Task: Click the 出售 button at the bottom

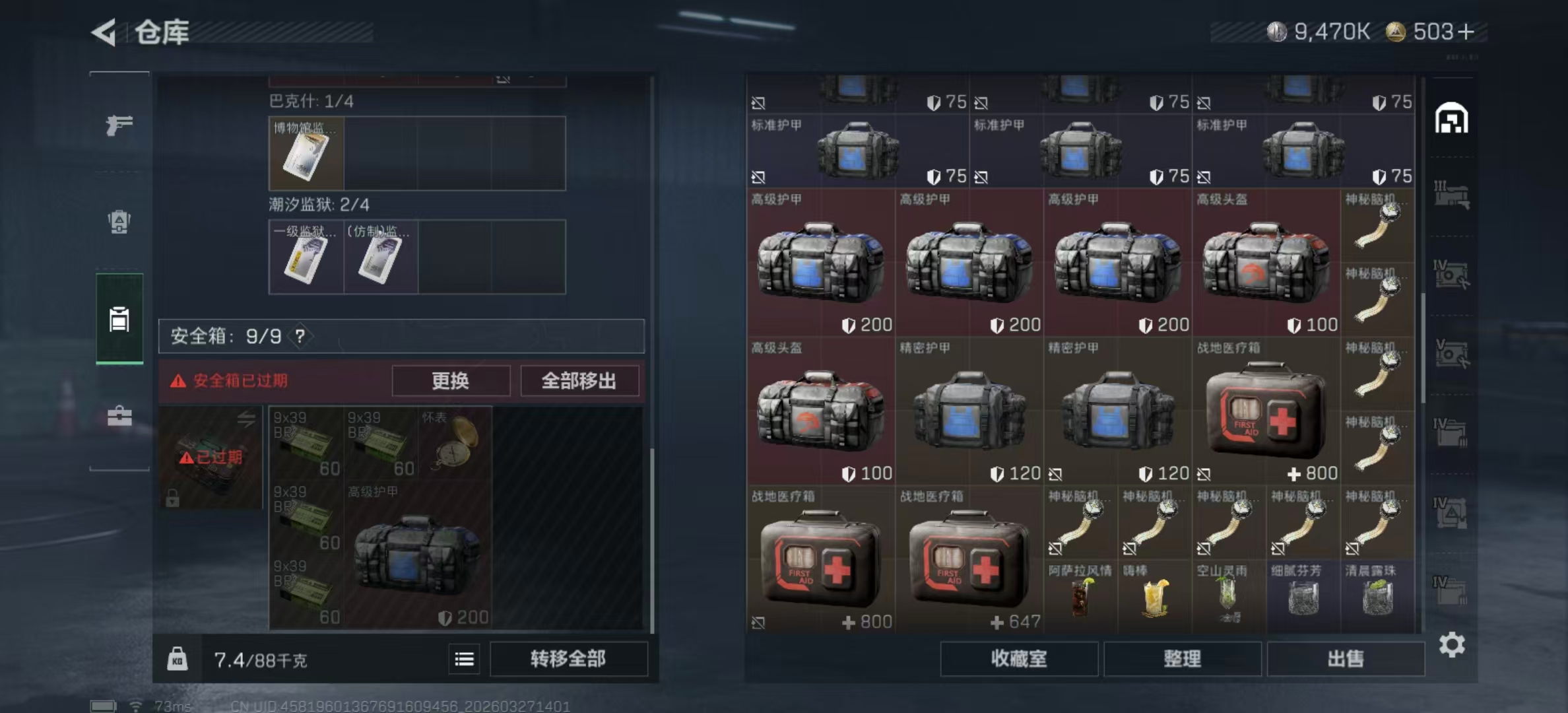Action: 1346,659
